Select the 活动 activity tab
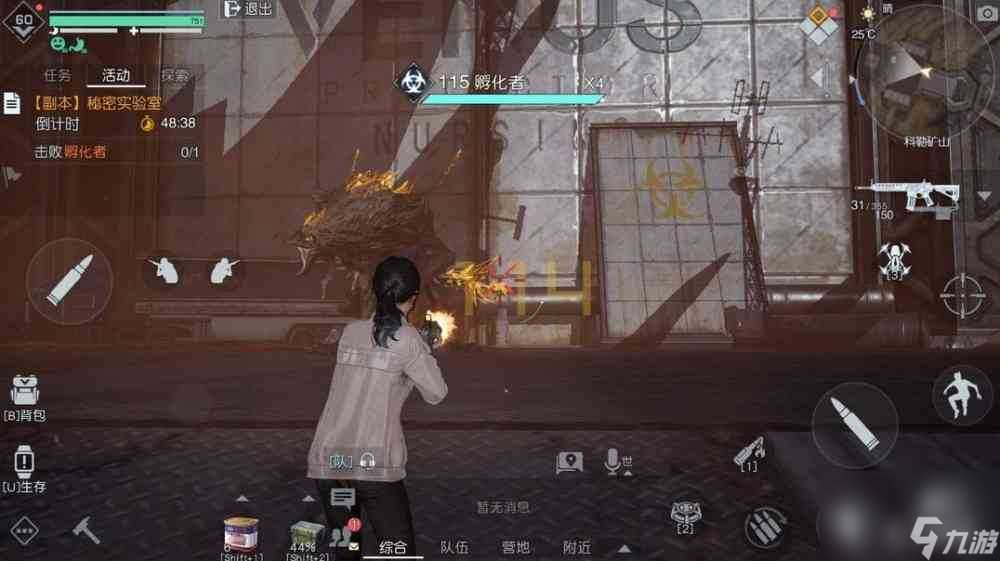Screen dimensions: 1000x561 pyautogui.click(x=115, y=75)
